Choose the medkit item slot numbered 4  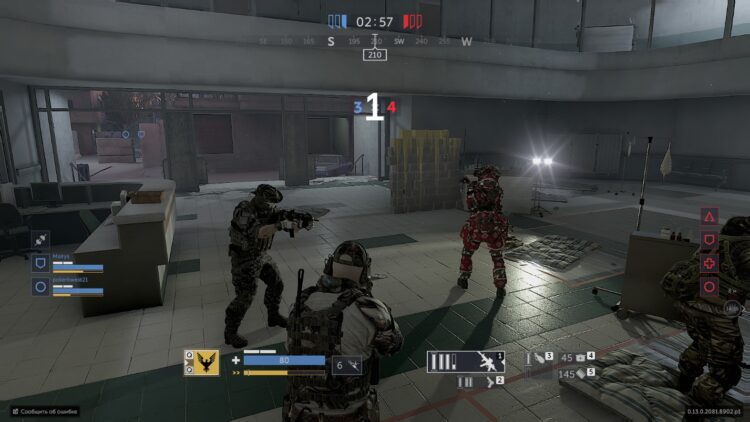585,356
